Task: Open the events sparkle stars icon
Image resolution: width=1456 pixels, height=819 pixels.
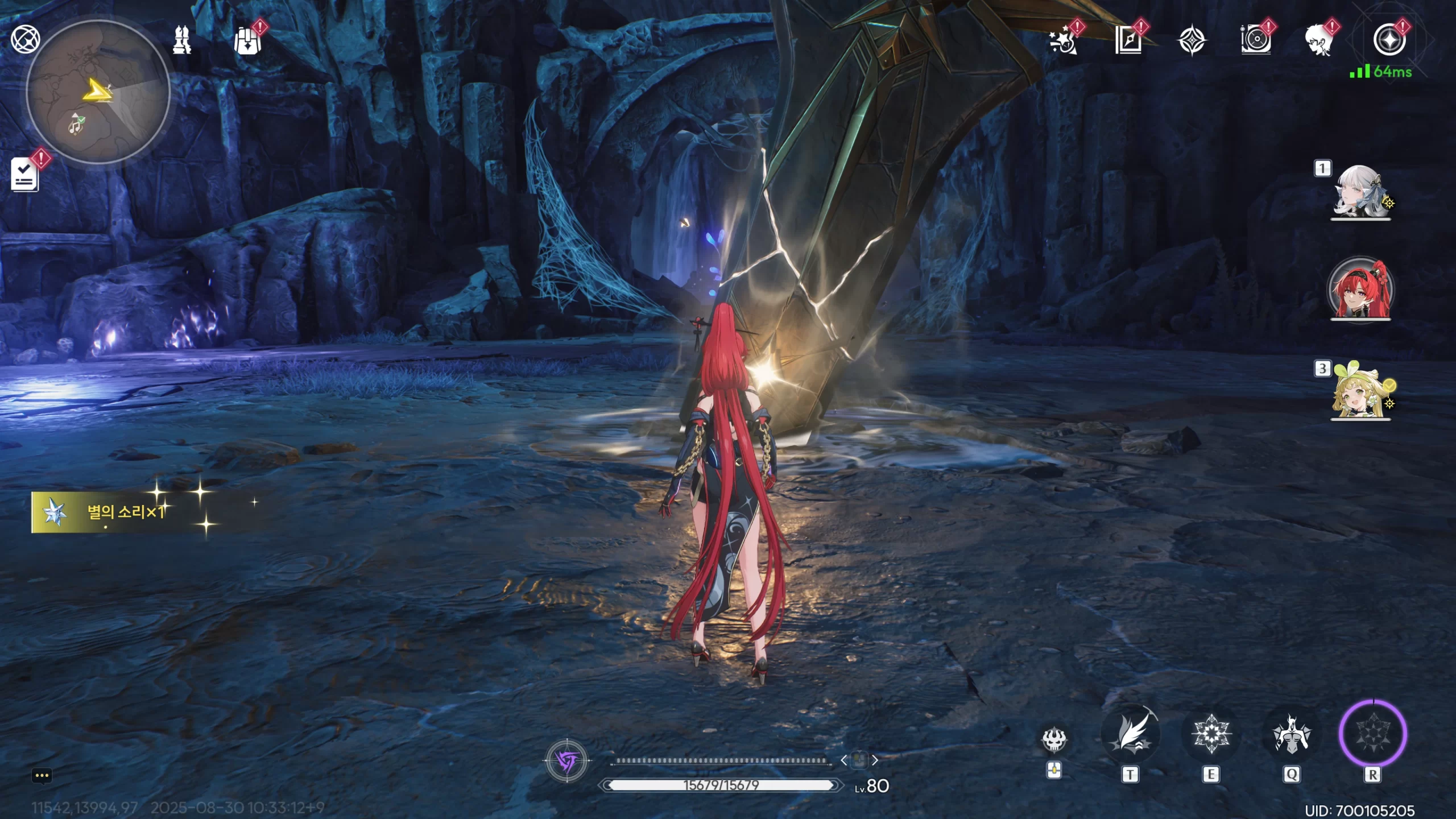Action: point(1063,41)
